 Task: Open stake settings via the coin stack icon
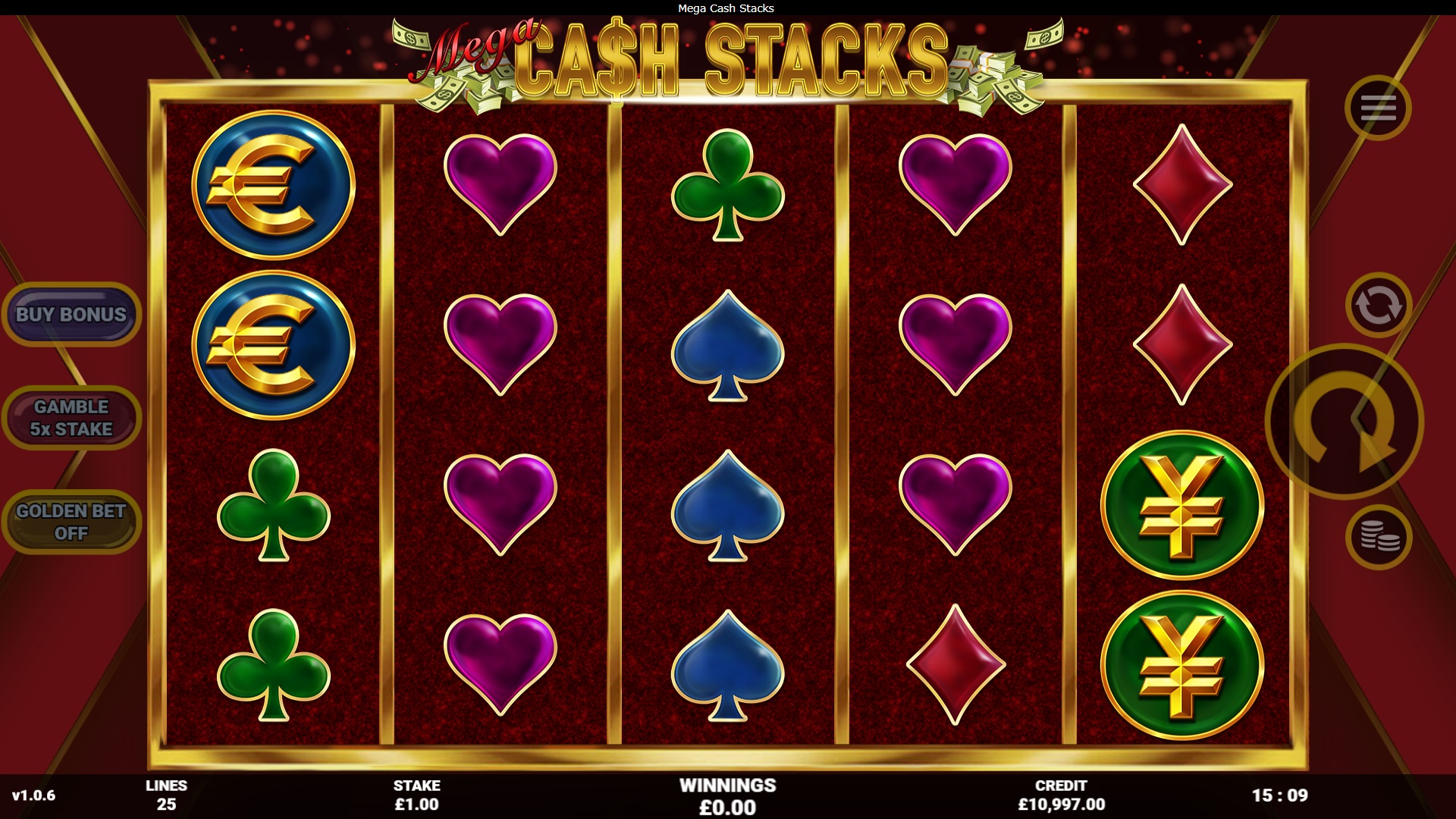(1378, 537)
